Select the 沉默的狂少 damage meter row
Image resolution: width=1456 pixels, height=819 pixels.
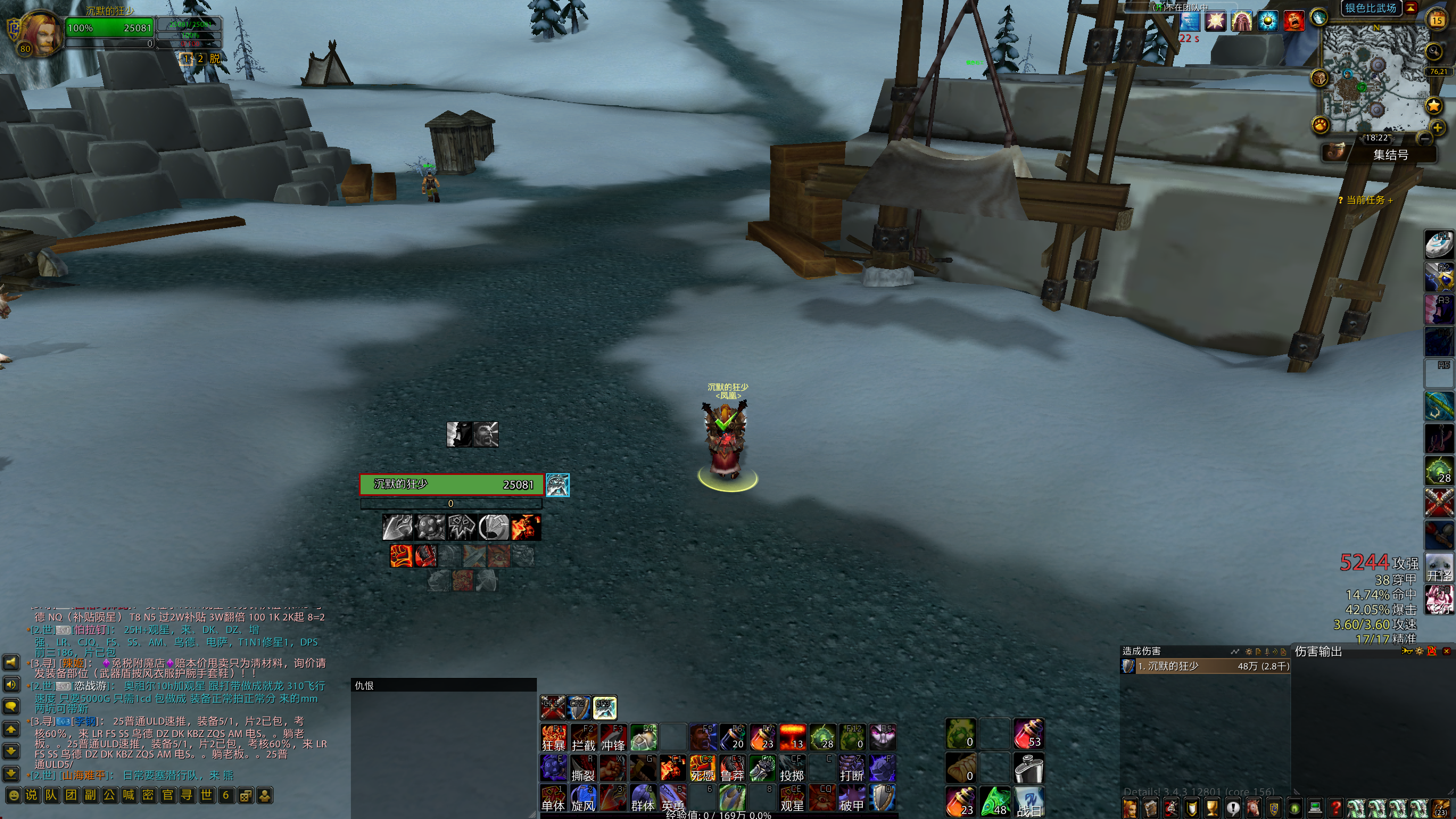[x=1205, y=666]
